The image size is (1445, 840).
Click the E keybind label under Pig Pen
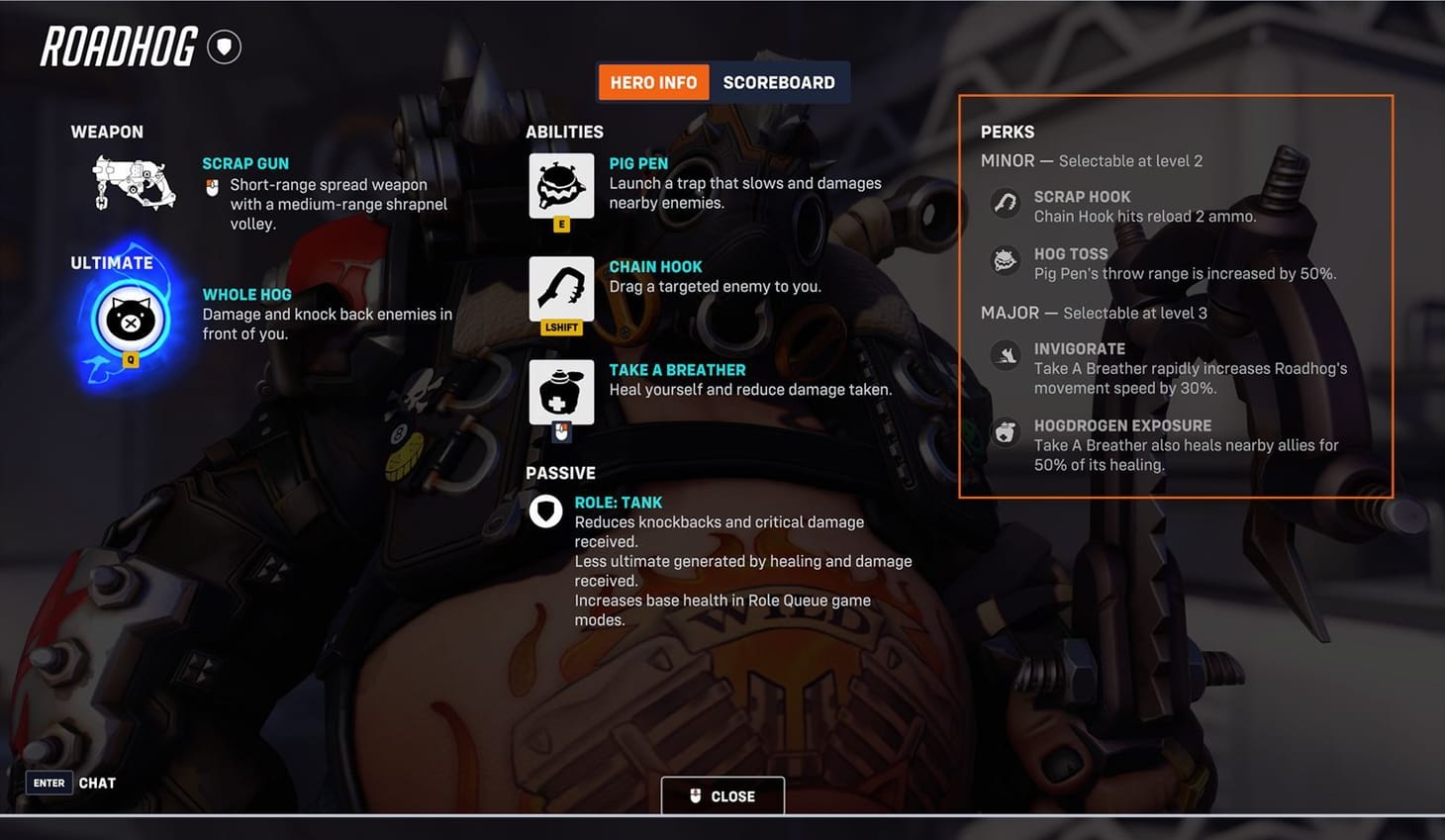[561, 224]
